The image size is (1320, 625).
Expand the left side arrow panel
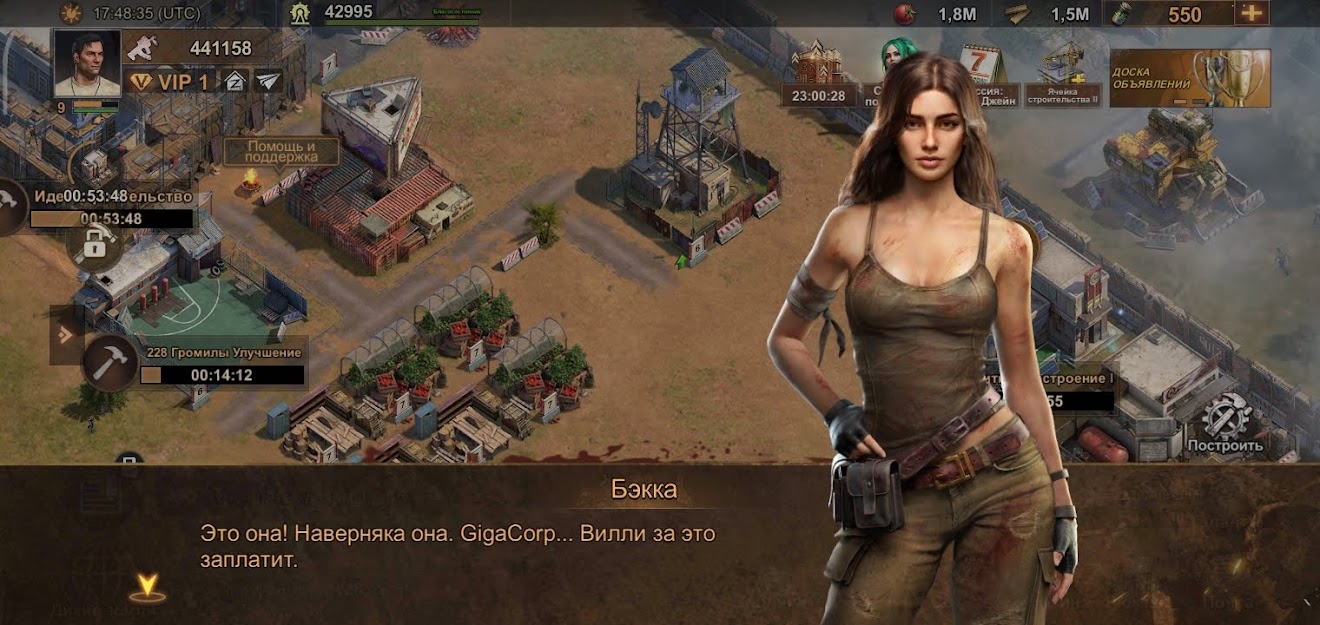click(x=65, y=334)
